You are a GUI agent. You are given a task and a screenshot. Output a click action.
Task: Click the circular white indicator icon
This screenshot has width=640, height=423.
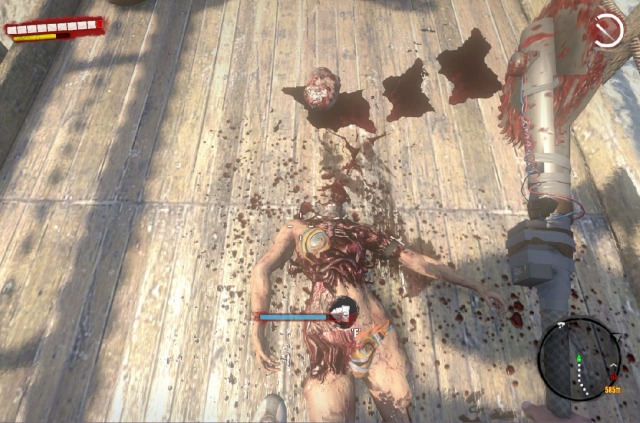coord(607,30)
